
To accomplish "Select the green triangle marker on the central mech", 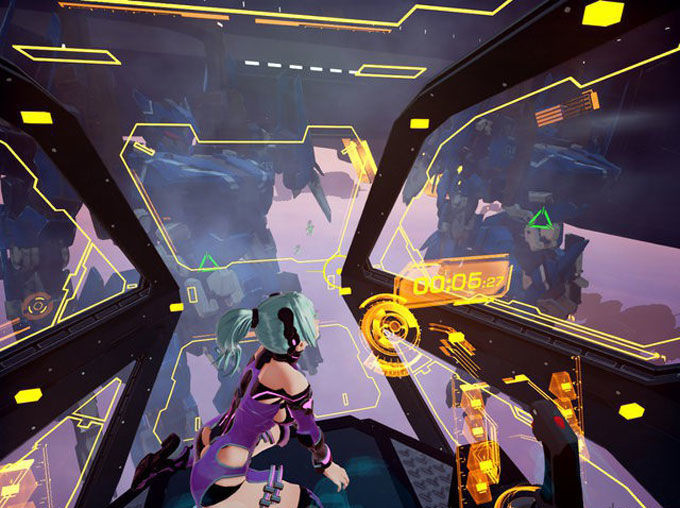I will click(x=208, y=262).
